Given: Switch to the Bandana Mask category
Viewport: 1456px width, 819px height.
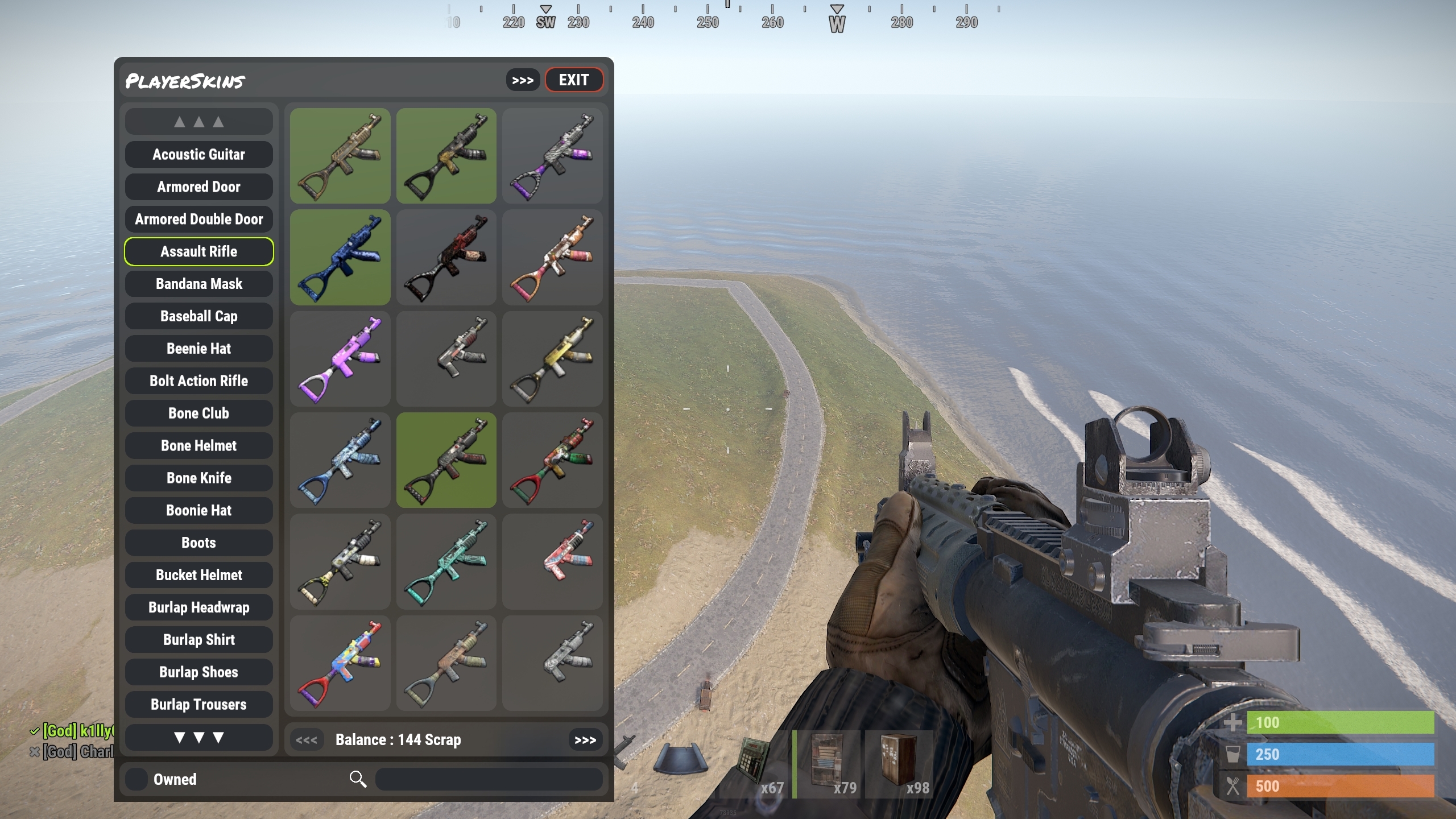Looking at the screenshot, I should 198,284.
